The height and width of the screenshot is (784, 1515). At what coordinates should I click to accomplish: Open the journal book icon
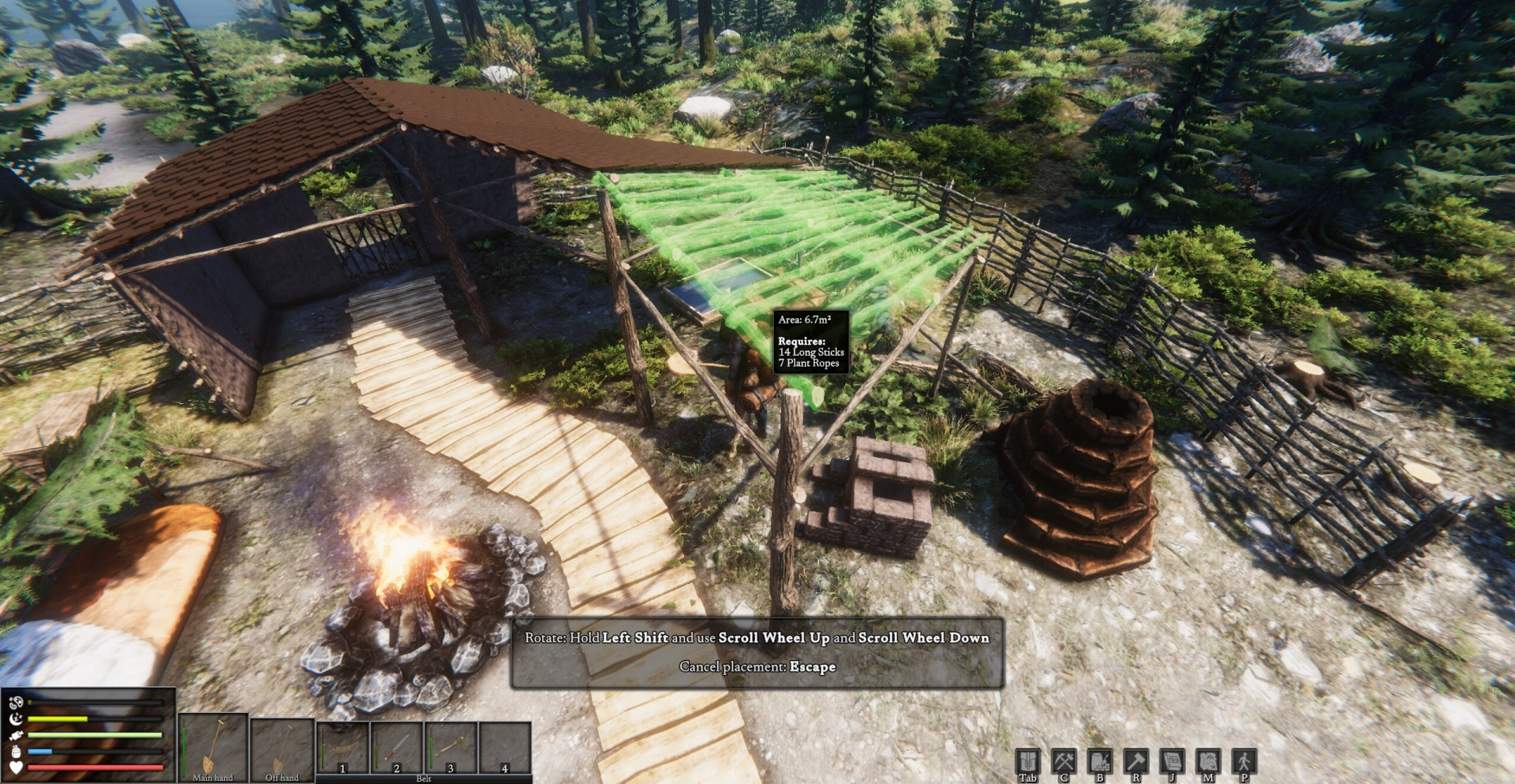(x=1172, y=762)
